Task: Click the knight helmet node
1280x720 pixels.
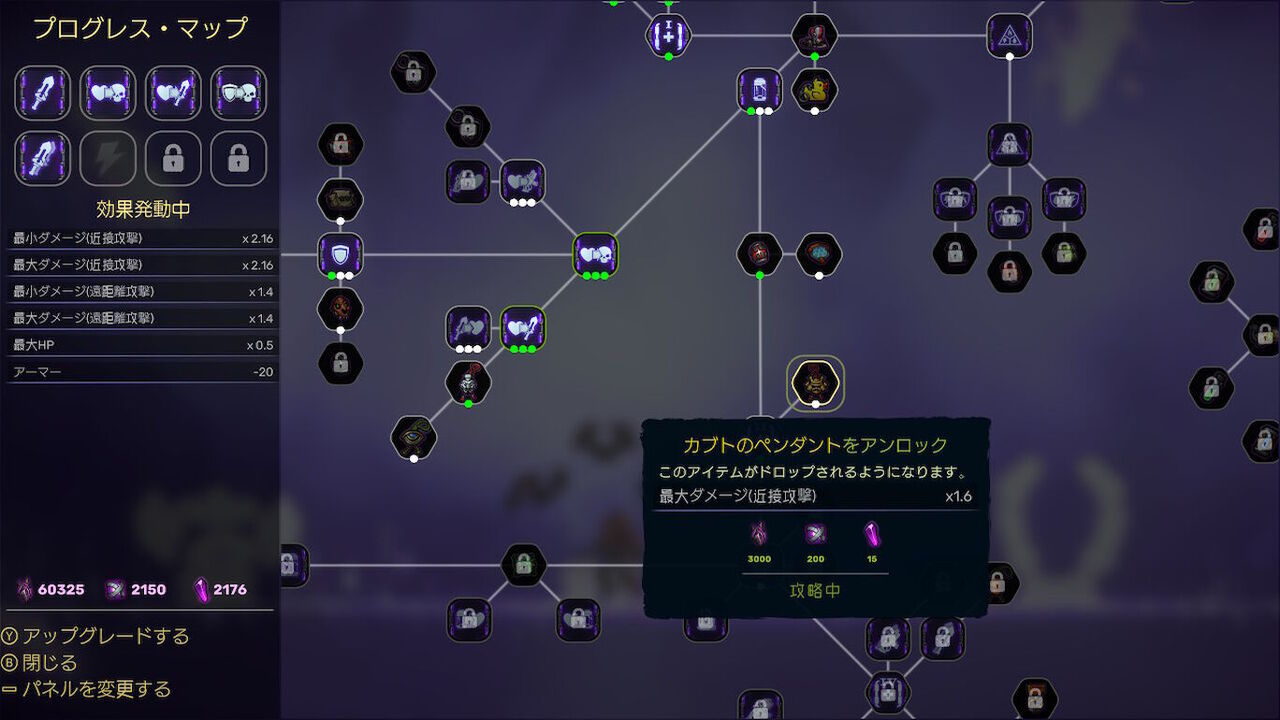Action: tap(467, 382)
